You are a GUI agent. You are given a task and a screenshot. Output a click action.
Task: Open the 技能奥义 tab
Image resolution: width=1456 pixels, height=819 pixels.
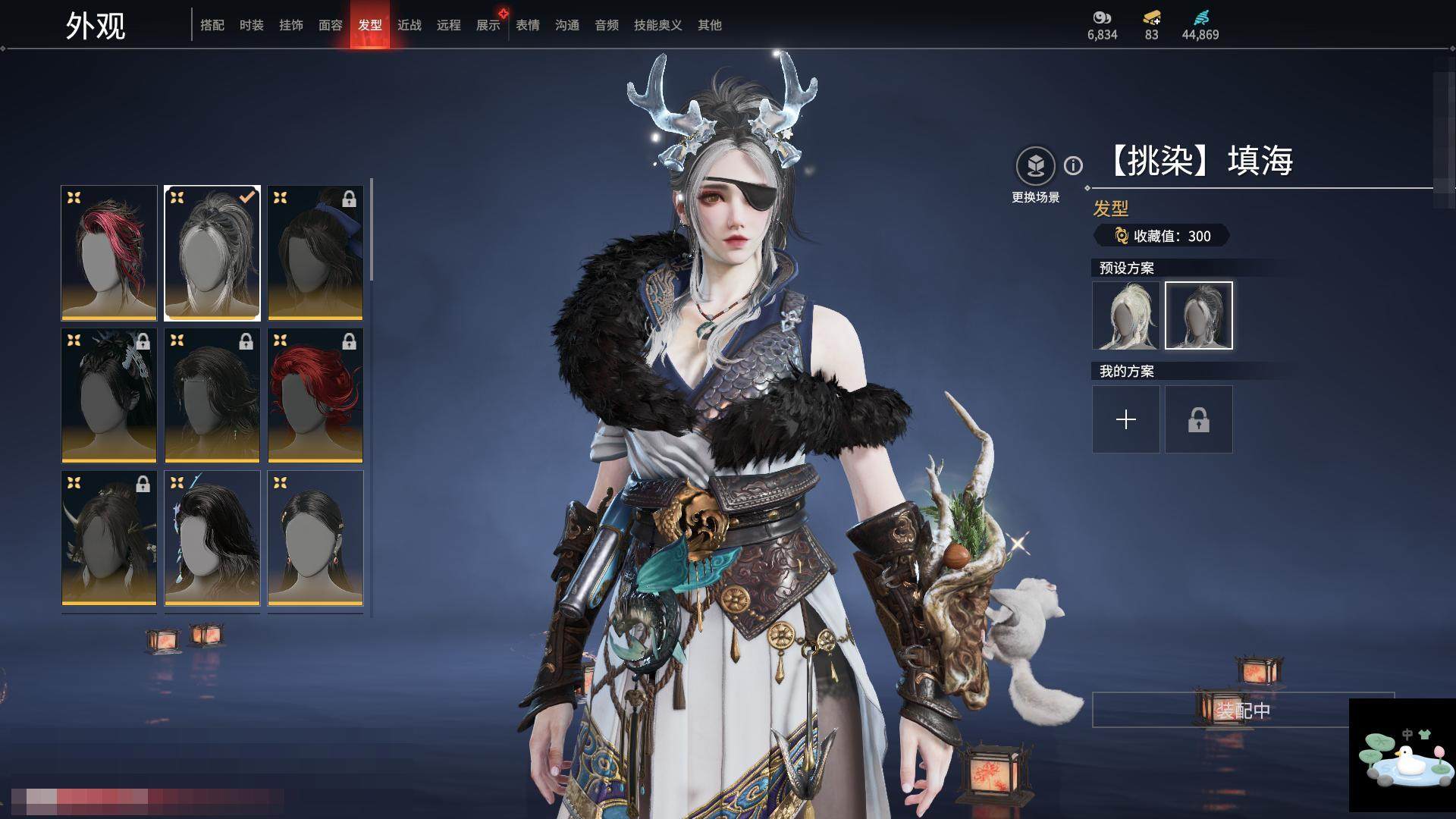tap(658, 25)
